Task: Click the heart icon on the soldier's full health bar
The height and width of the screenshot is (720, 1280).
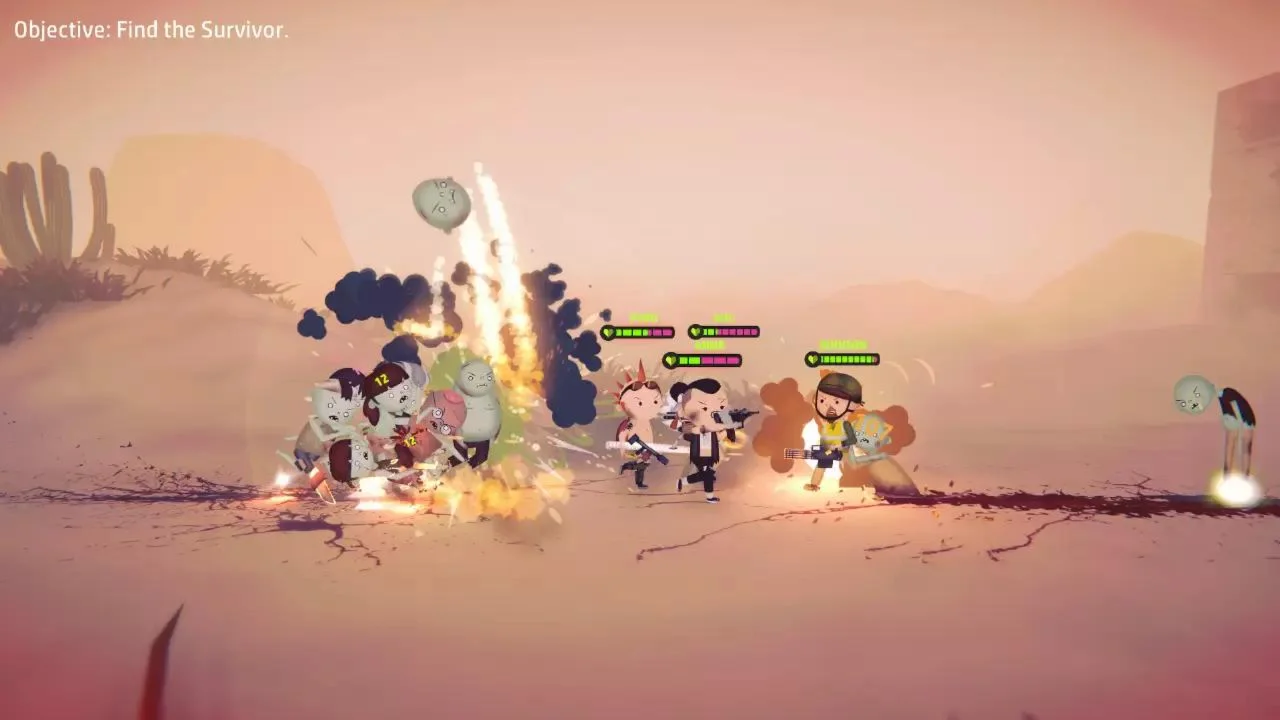Action: 812,358
